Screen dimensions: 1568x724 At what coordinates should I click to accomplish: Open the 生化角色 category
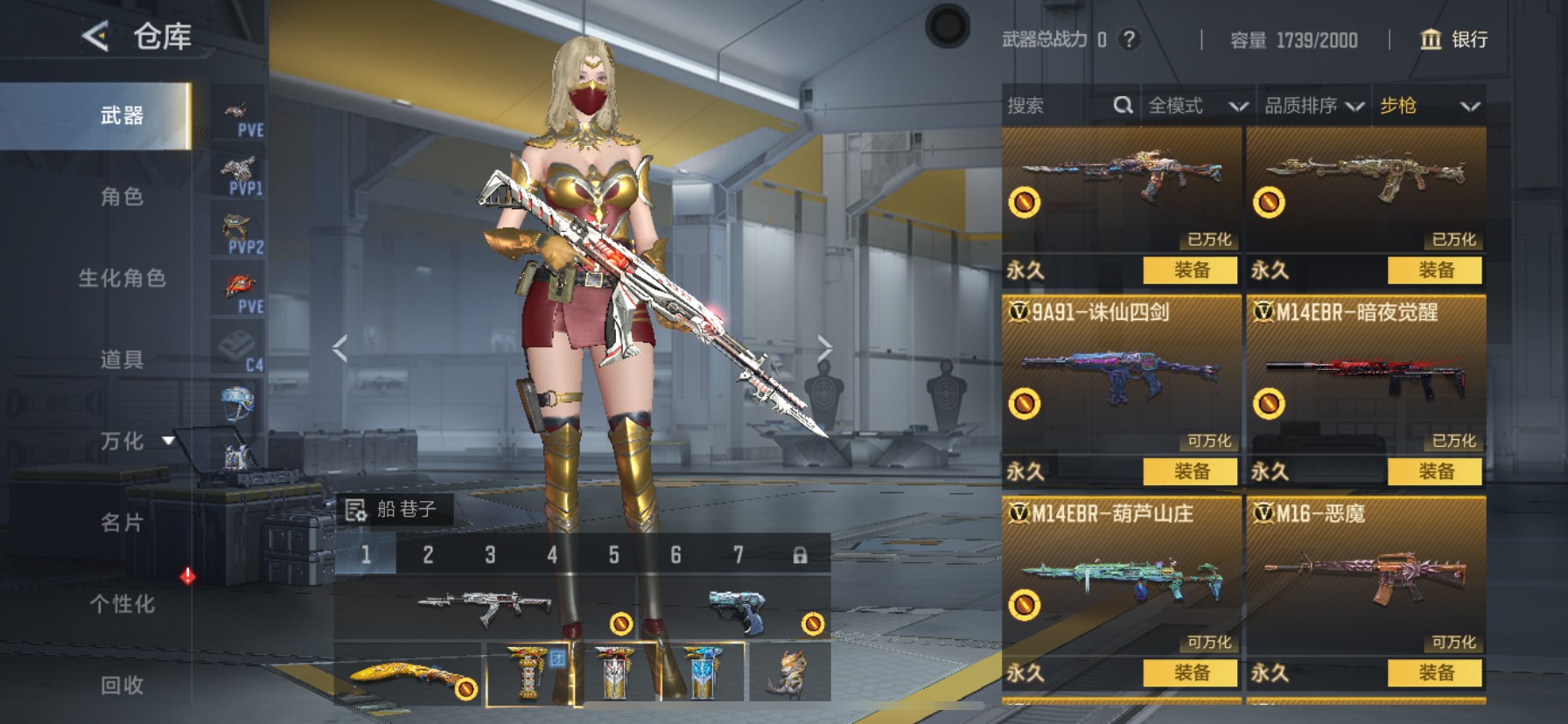coord(122,278)
